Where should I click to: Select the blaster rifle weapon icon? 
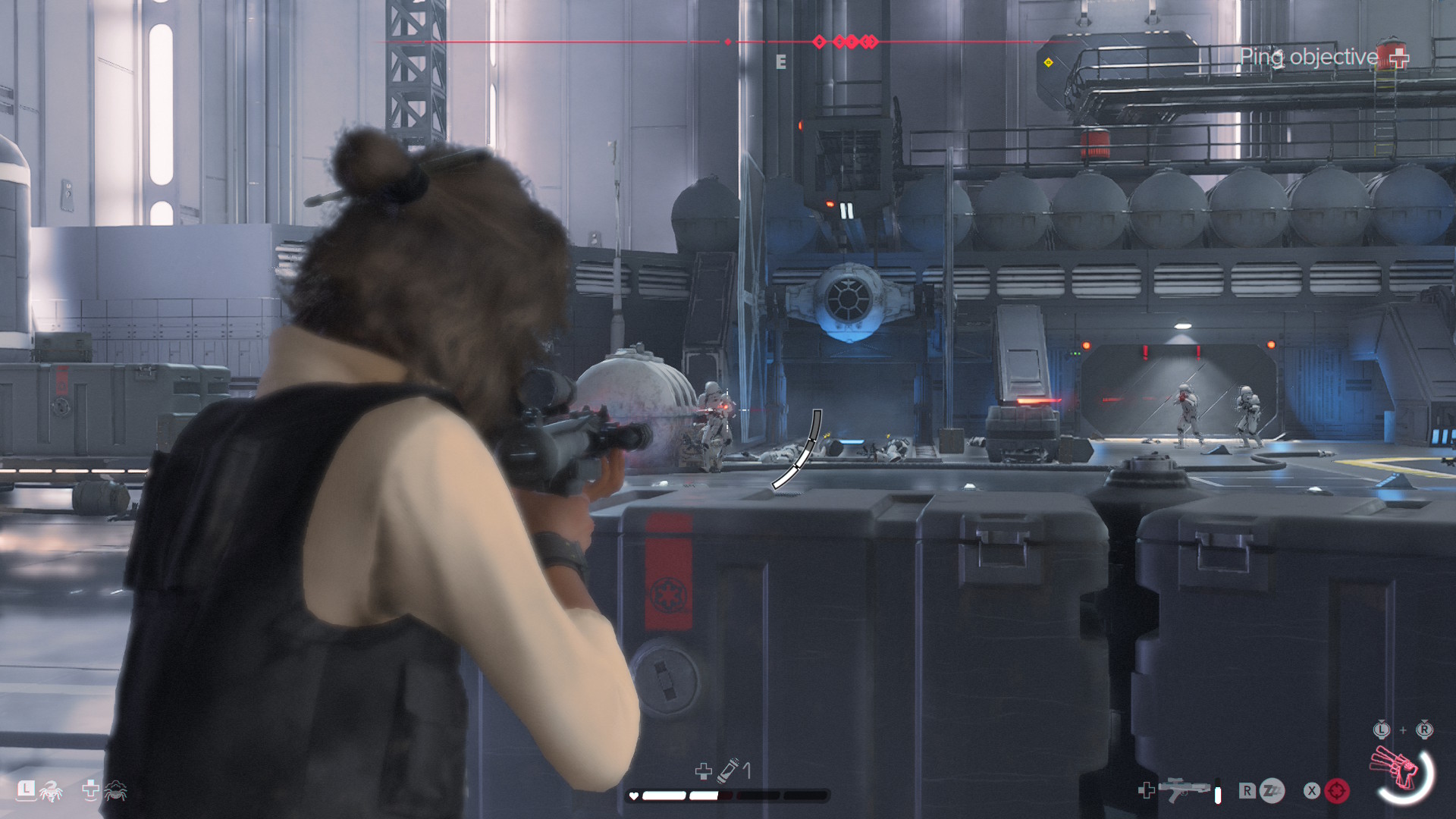[x=1188, y=789]
